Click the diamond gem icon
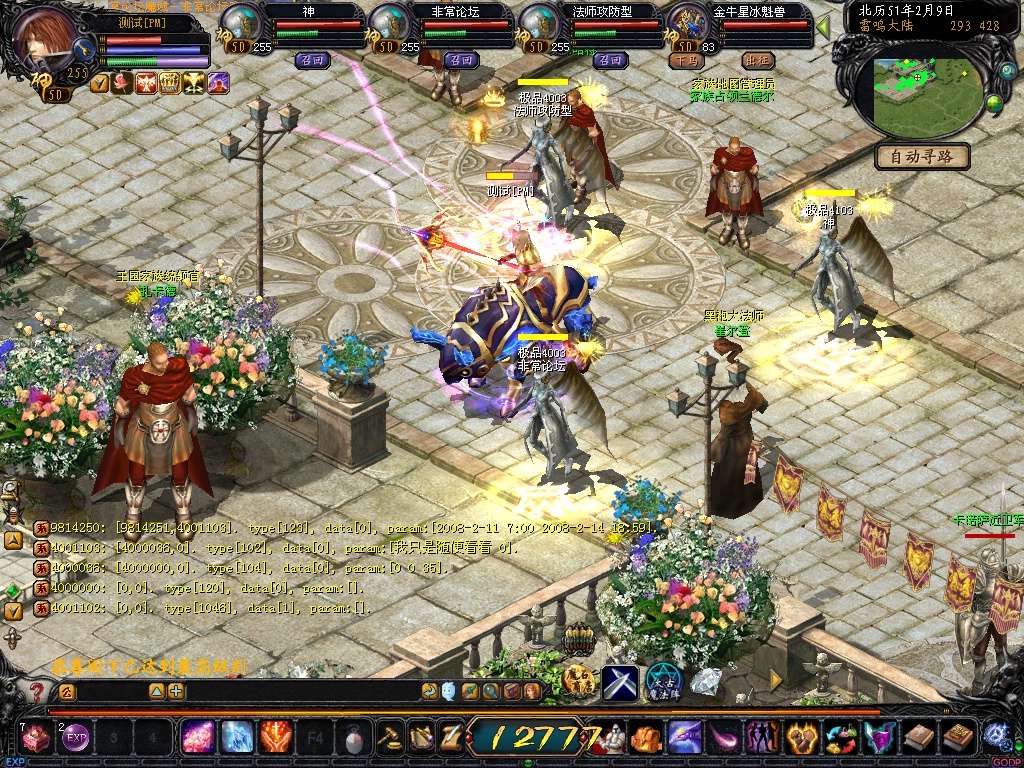This screenshot has height=768, width=1024. click(706, 682)
